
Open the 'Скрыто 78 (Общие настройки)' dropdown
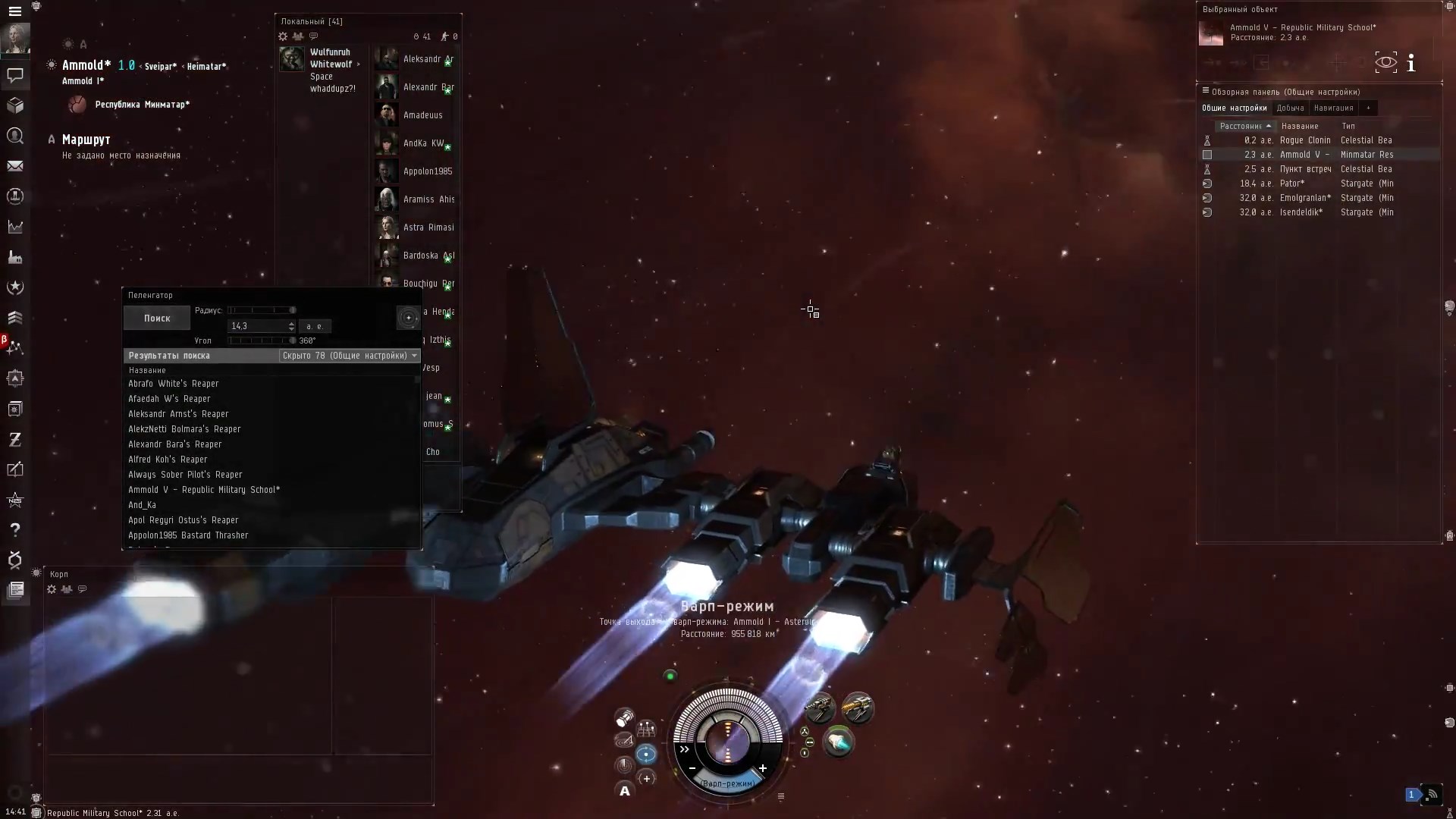click(x=349, y=356)
